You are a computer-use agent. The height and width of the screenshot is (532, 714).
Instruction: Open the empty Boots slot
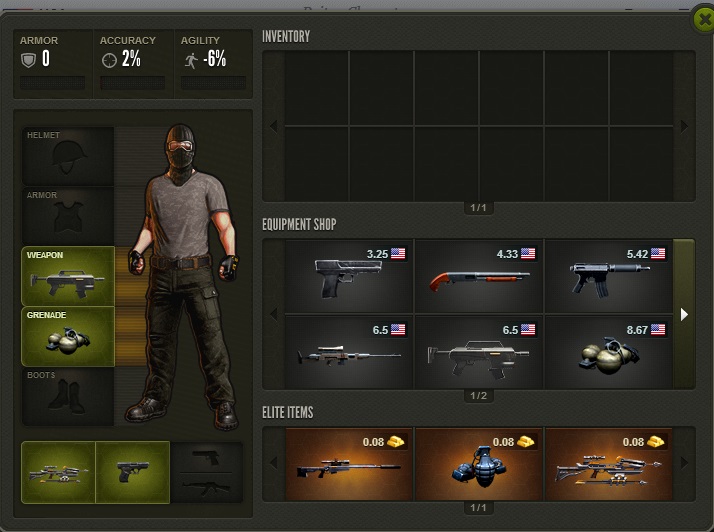coord(68,396)
